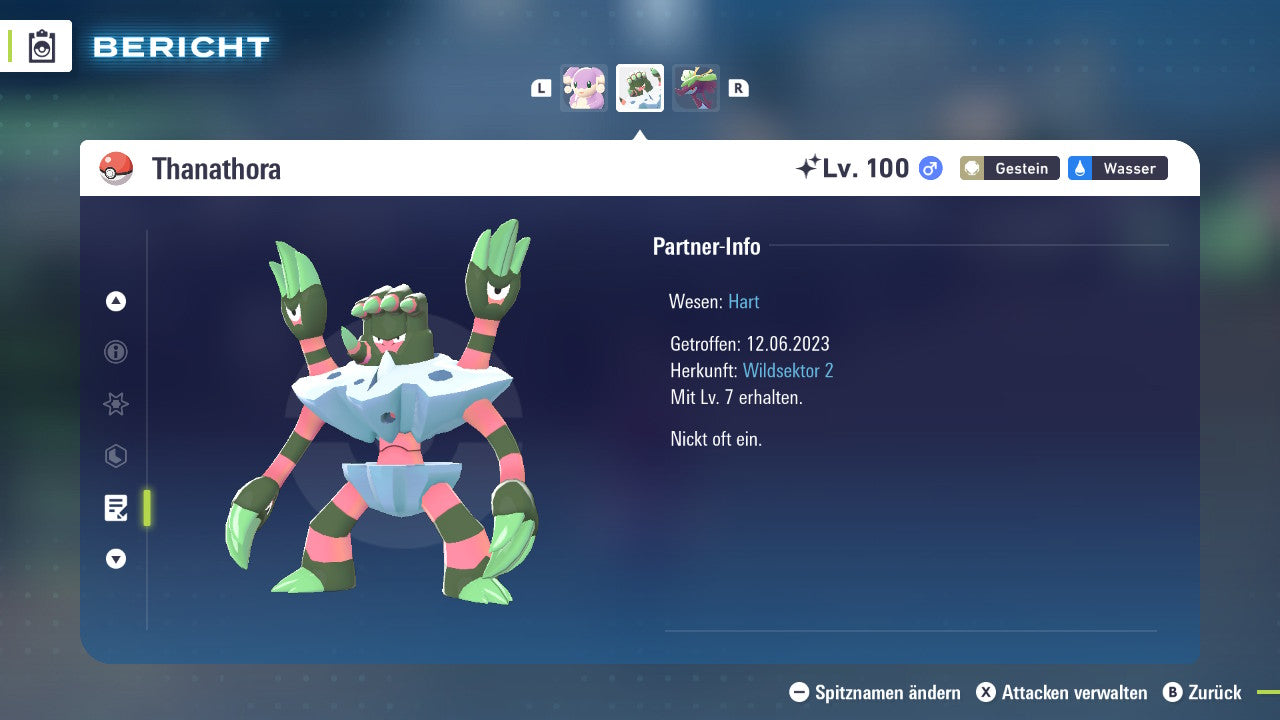1280x720 pixels.
Task: Switch to the star-burst icon page
Action: point(116,404)
